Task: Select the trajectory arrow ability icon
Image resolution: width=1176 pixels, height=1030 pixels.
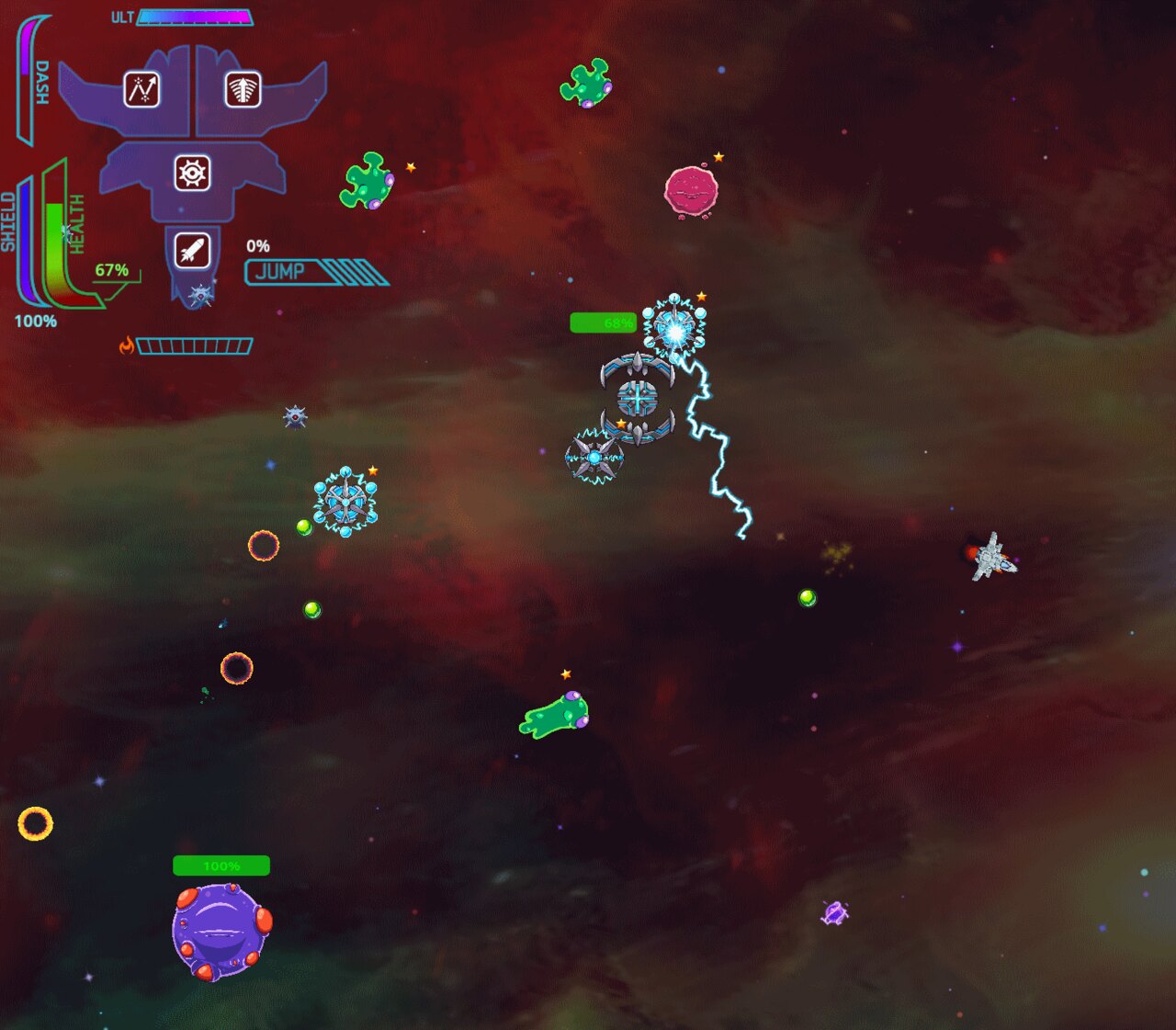Action: (x=140, y=90)
